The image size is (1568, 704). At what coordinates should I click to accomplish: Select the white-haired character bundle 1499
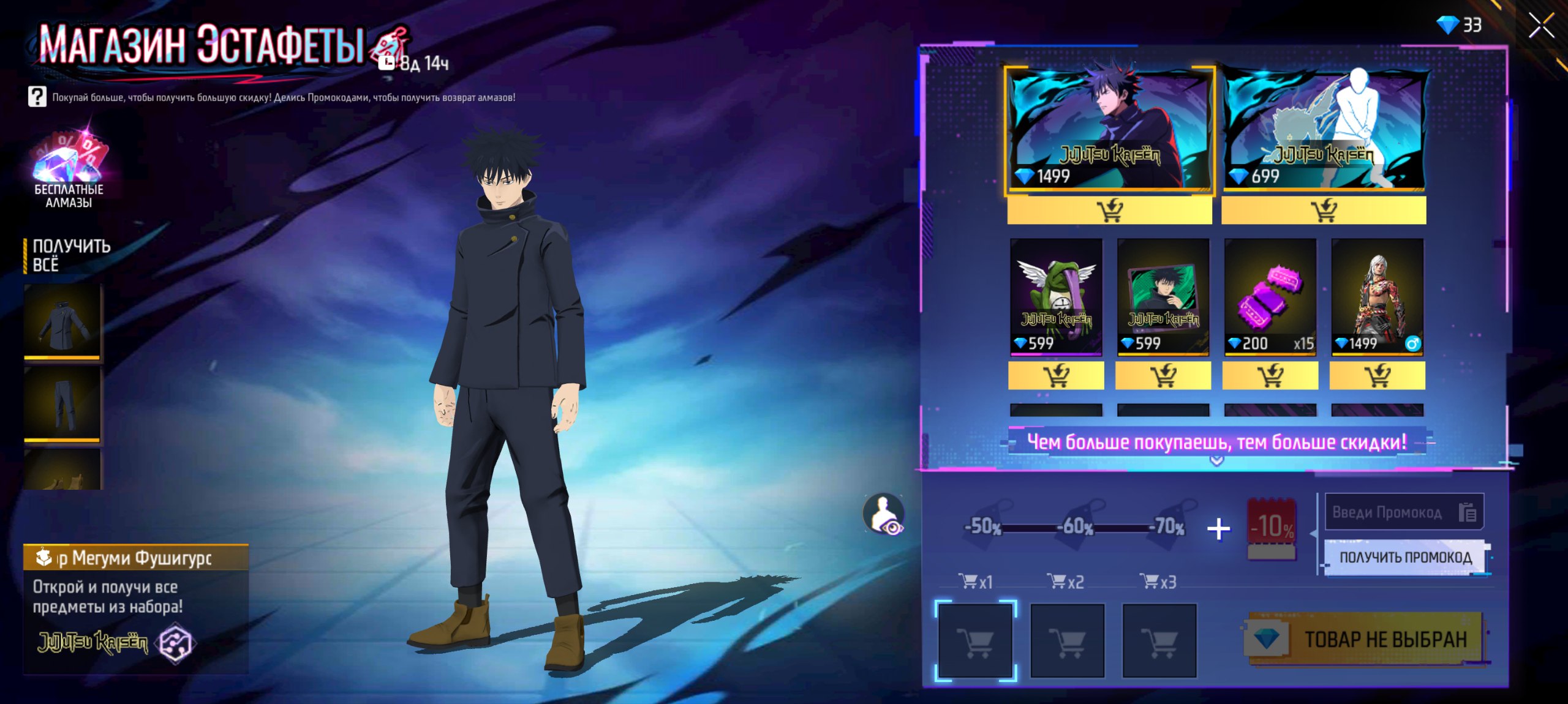tap(1377, 296)
